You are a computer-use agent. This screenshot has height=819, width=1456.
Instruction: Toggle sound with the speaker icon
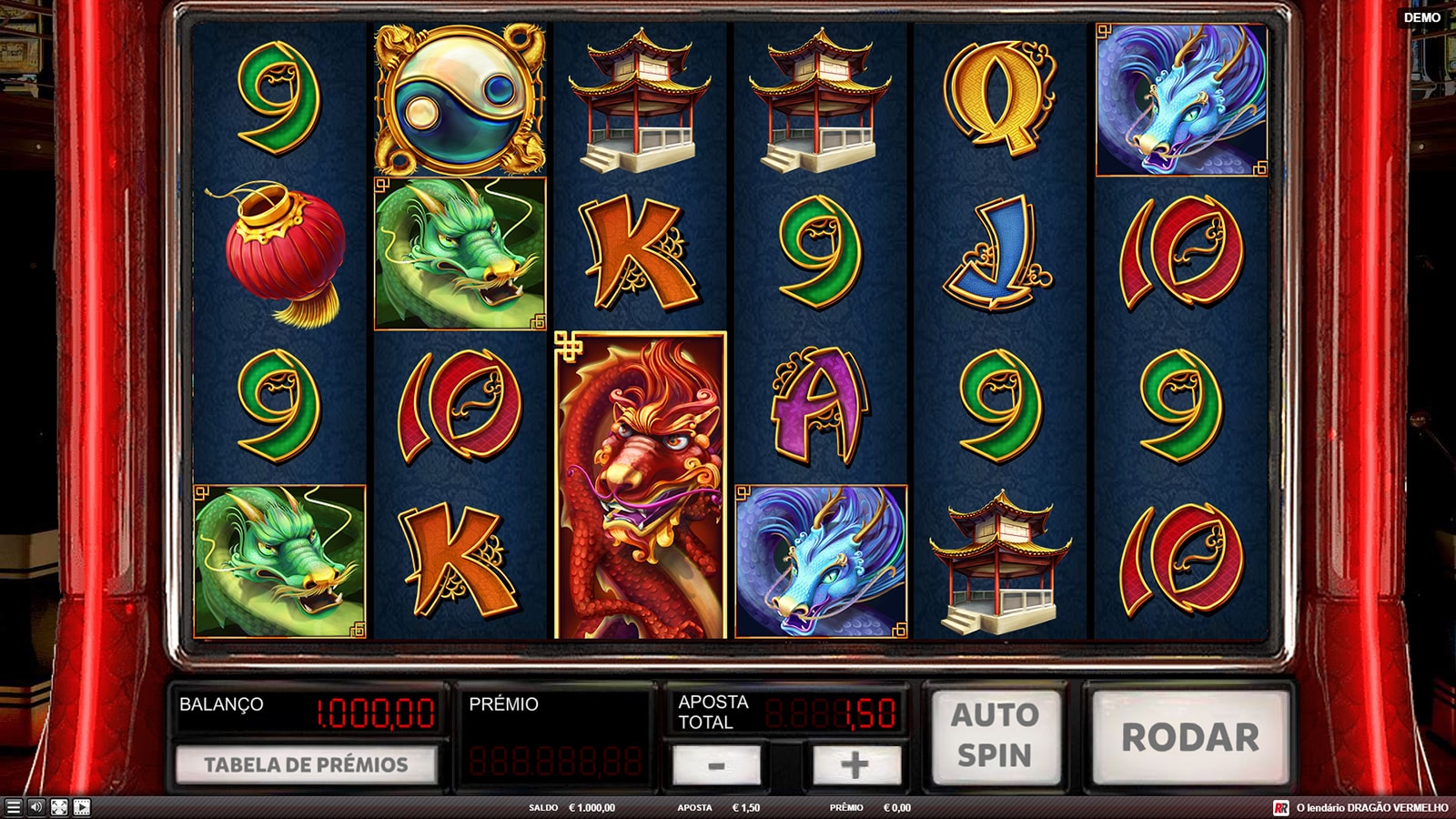tap(35, 807)
